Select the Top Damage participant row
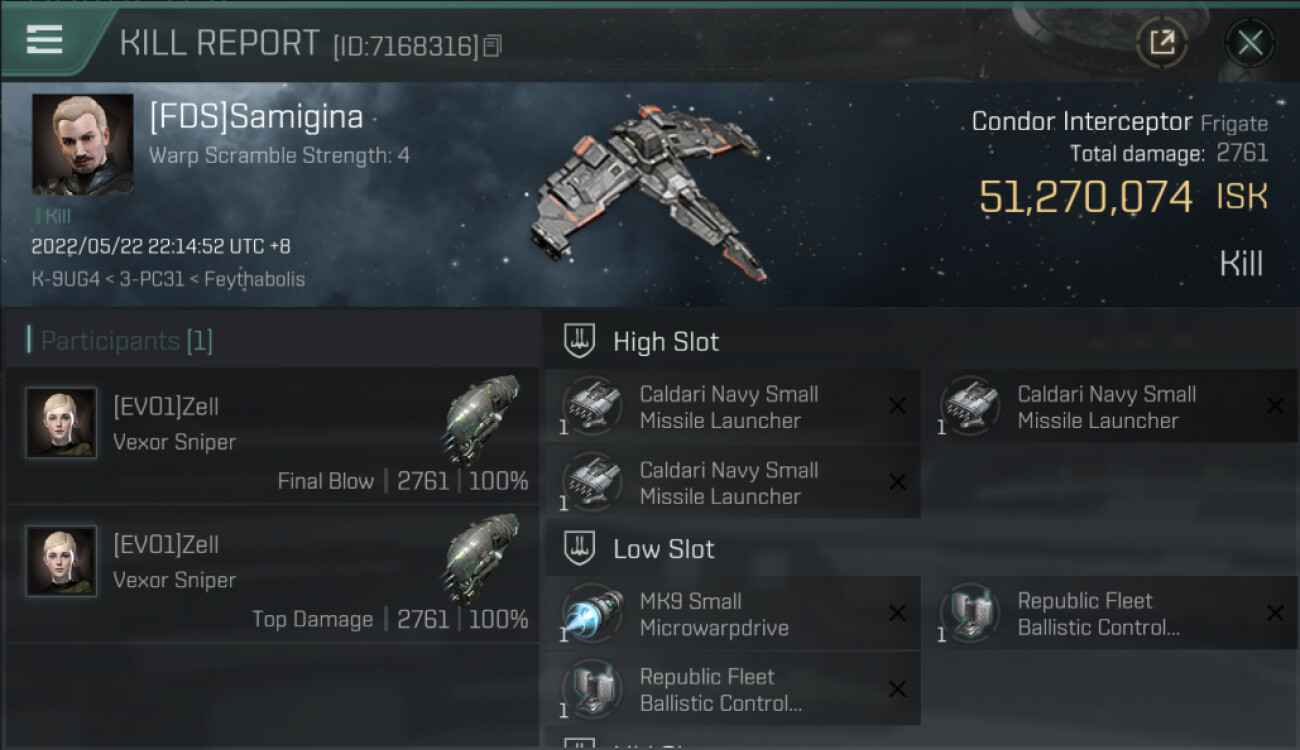The height and width of the screenshot is (750, 1300). (272, 574)
